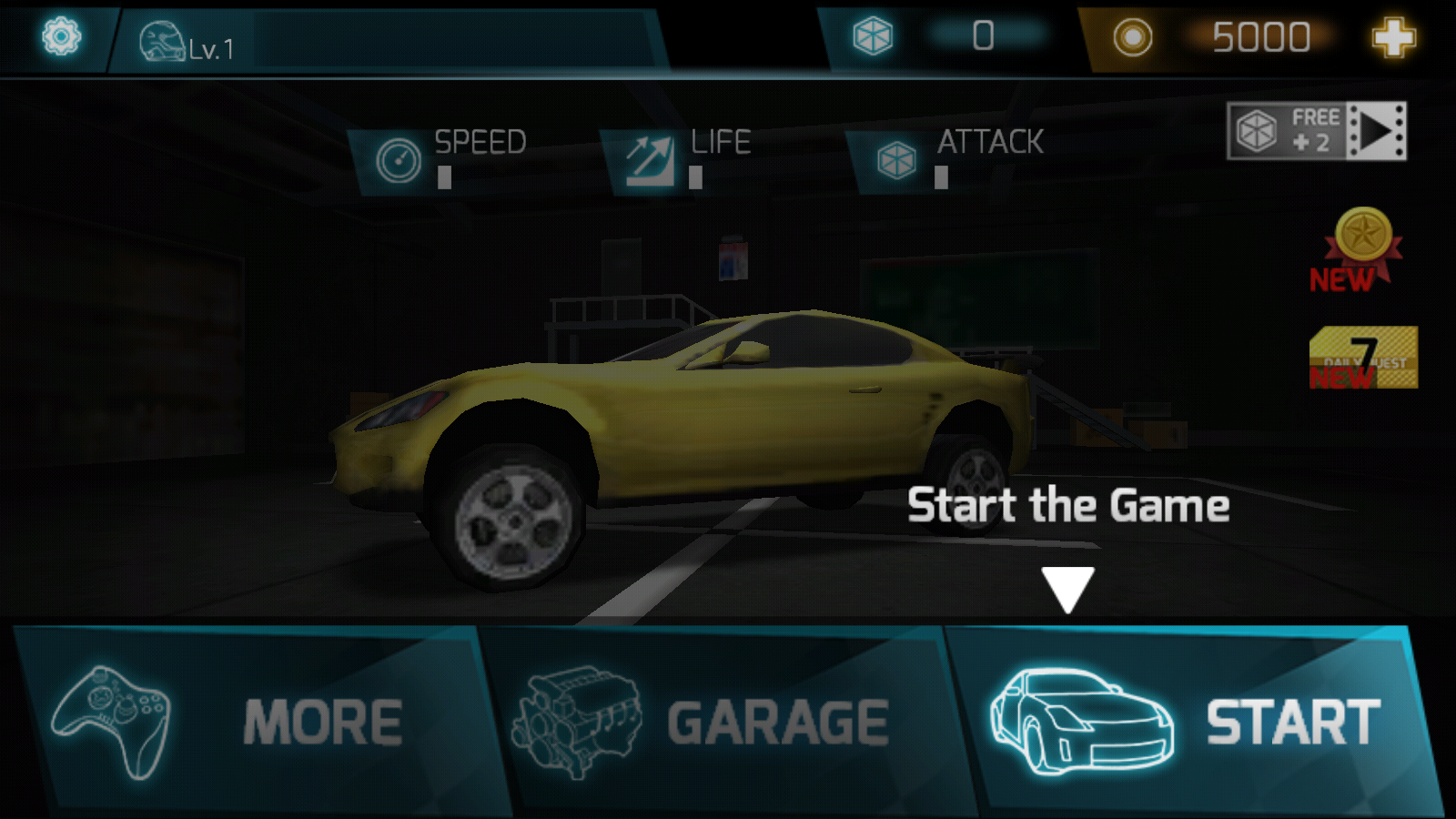Image resolution: width=1456 pixels, height=819 pixels.
Task: Open the daily quest icon
Action: tap(1362, 358)
